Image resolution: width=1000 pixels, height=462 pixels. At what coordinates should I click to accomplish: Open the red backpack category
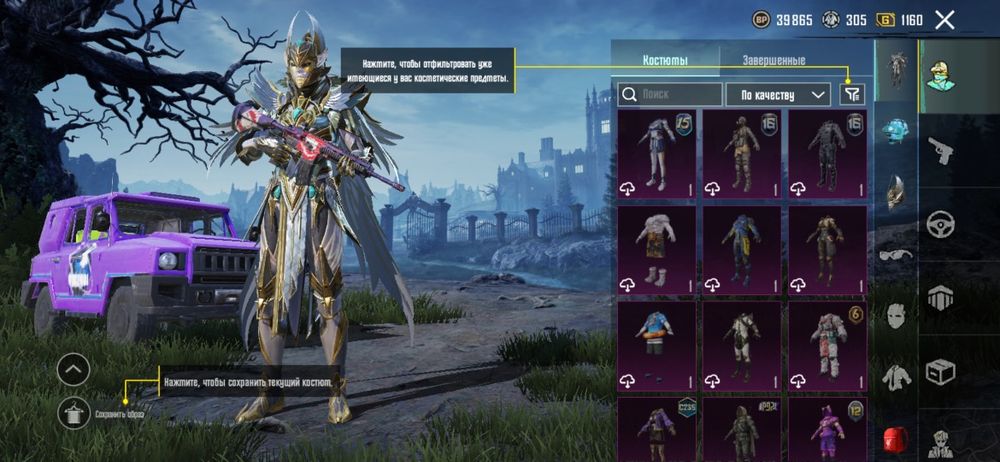tap(896, 439)
